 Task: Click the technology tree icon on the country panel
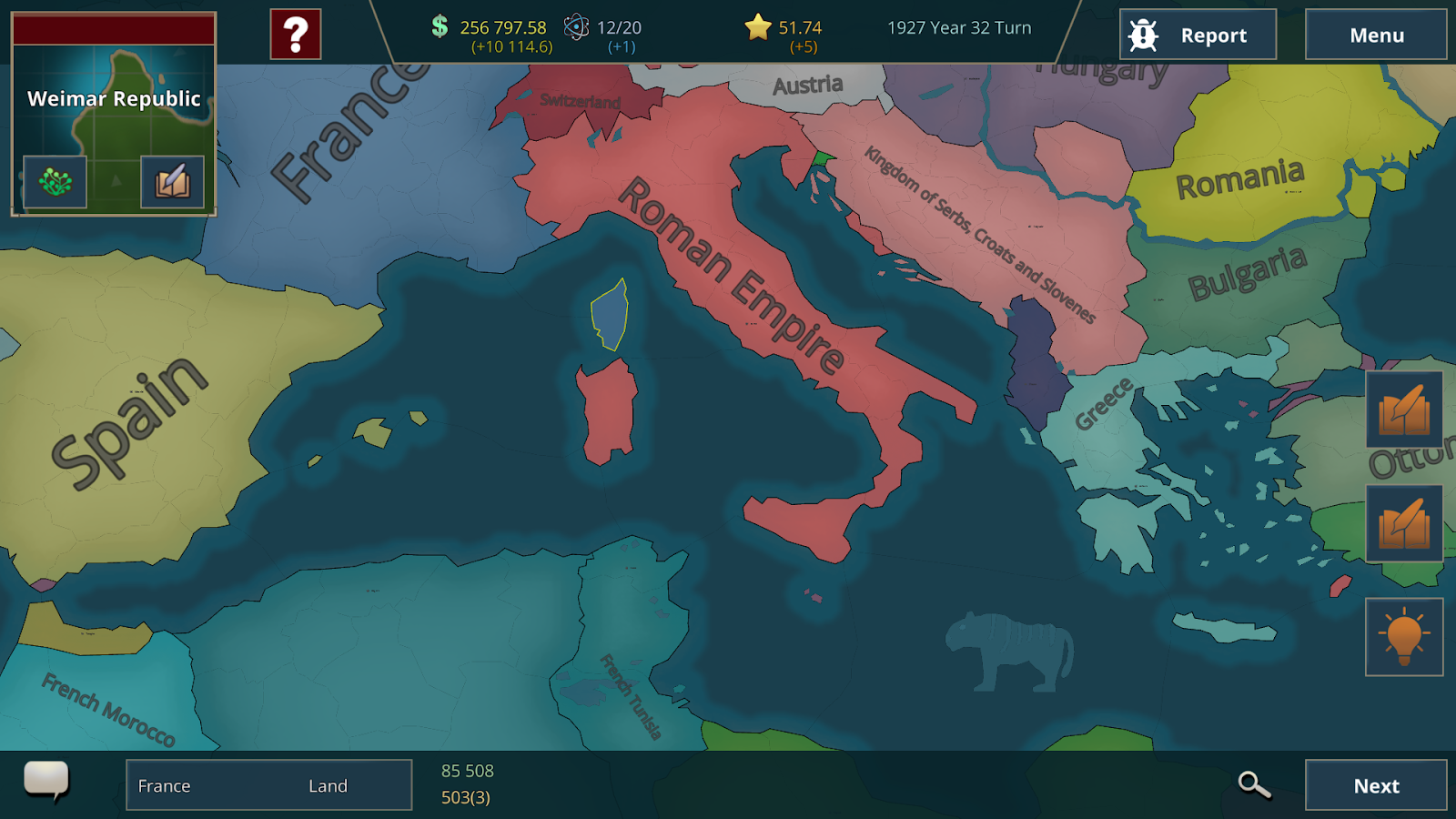point(55,181)
